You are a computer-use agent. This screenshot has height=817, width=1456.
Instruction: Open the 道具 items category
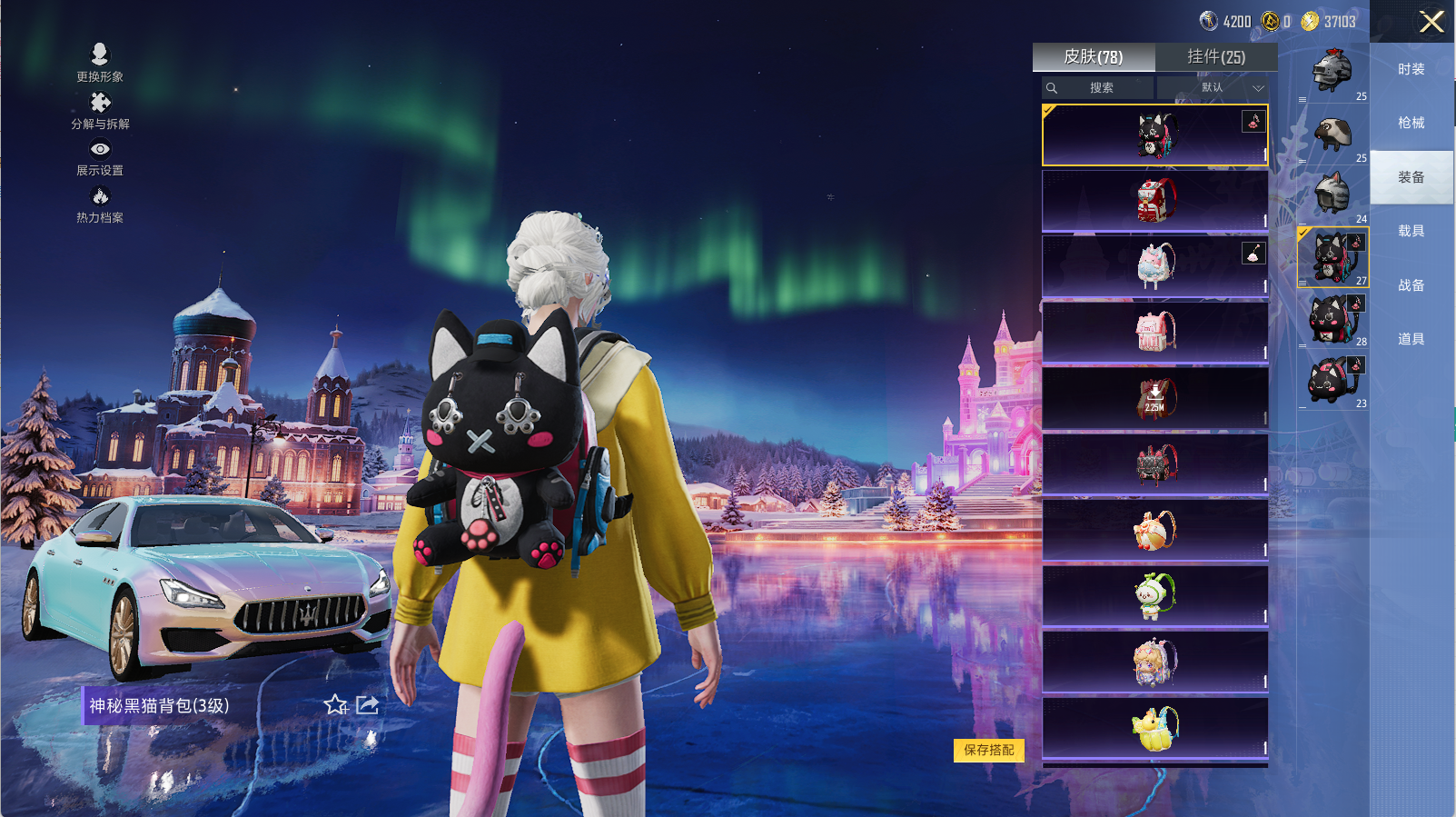coord(1411,339)
